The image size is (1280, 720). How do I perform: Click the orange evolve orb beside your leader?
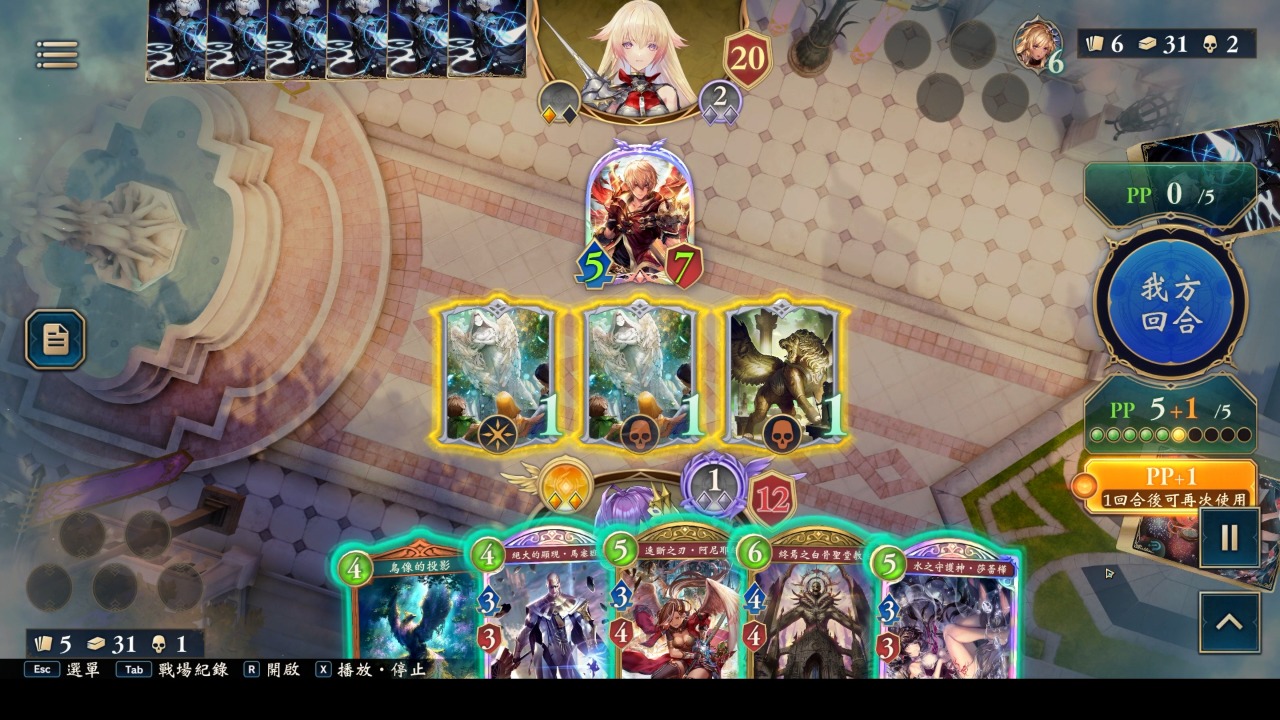pos(567,487)
